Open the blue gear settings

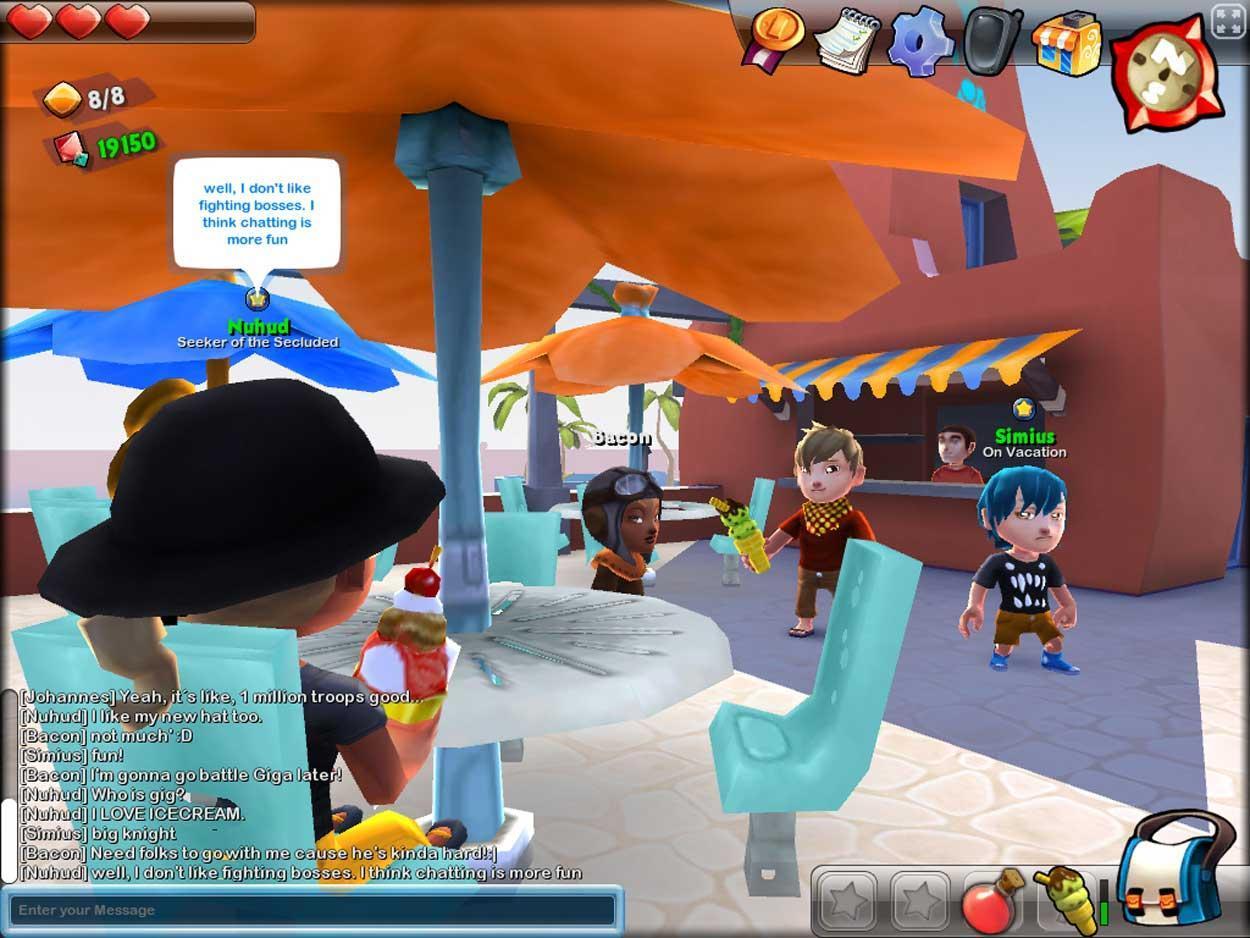tap(920, 40)
